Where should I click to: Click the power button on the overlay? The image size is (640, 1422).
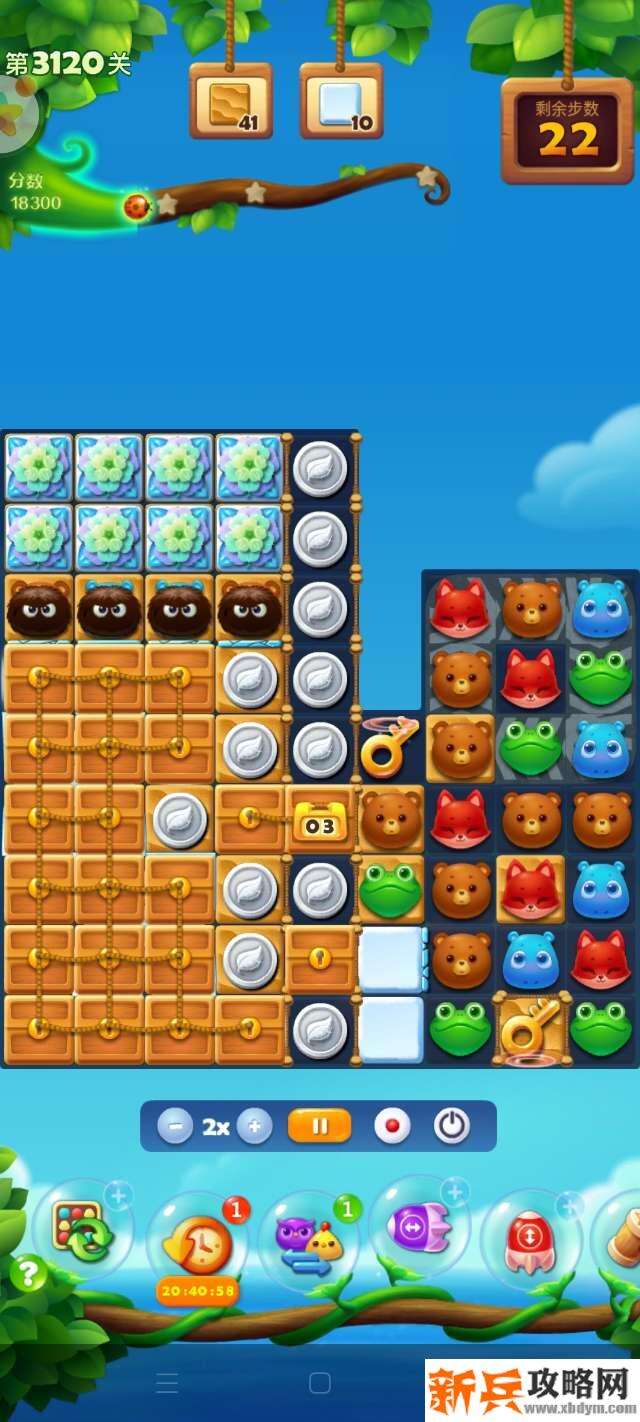point(452,1126)
